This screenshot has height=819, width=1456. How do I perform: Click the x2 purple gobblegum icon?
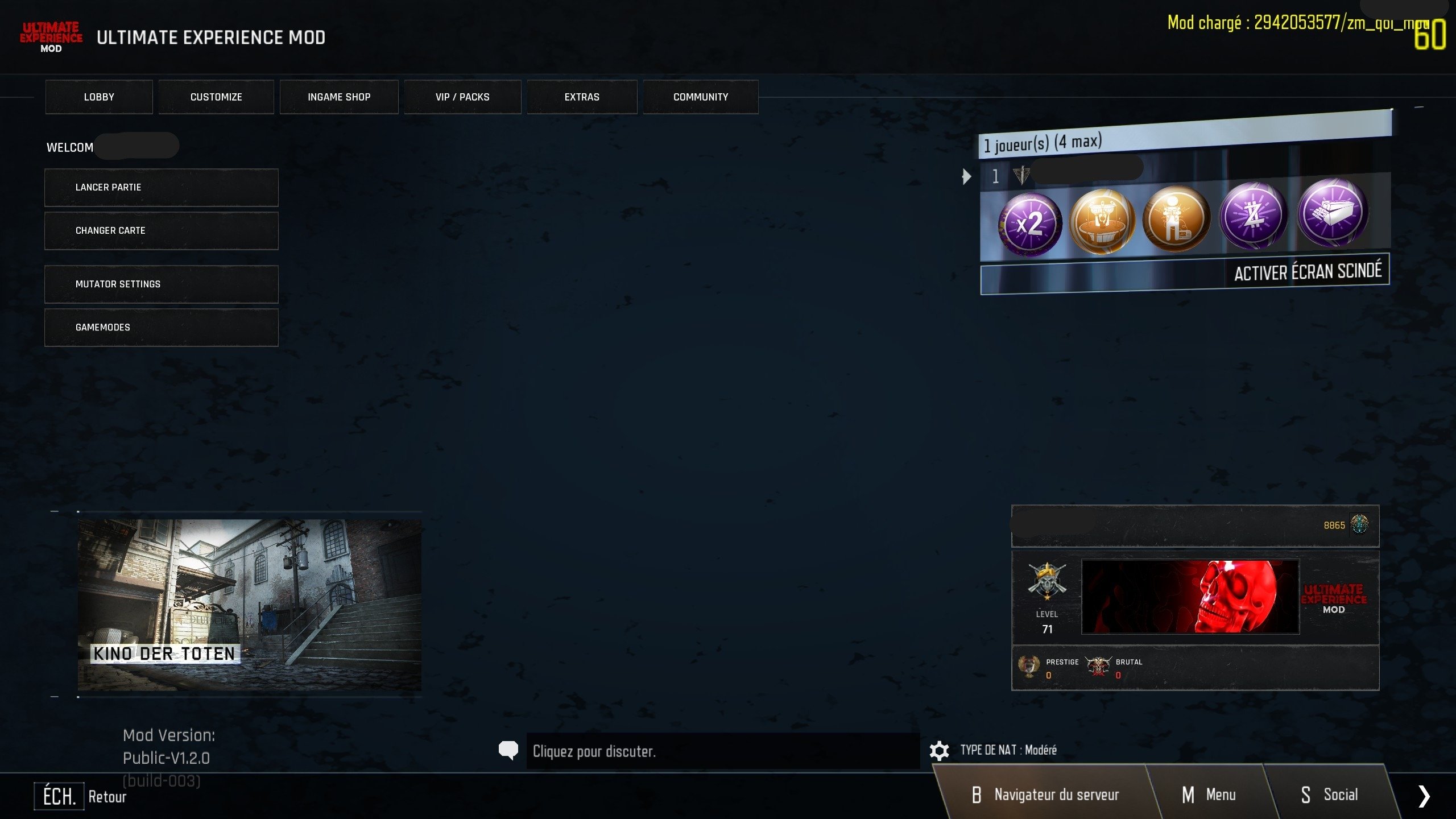1029,224
